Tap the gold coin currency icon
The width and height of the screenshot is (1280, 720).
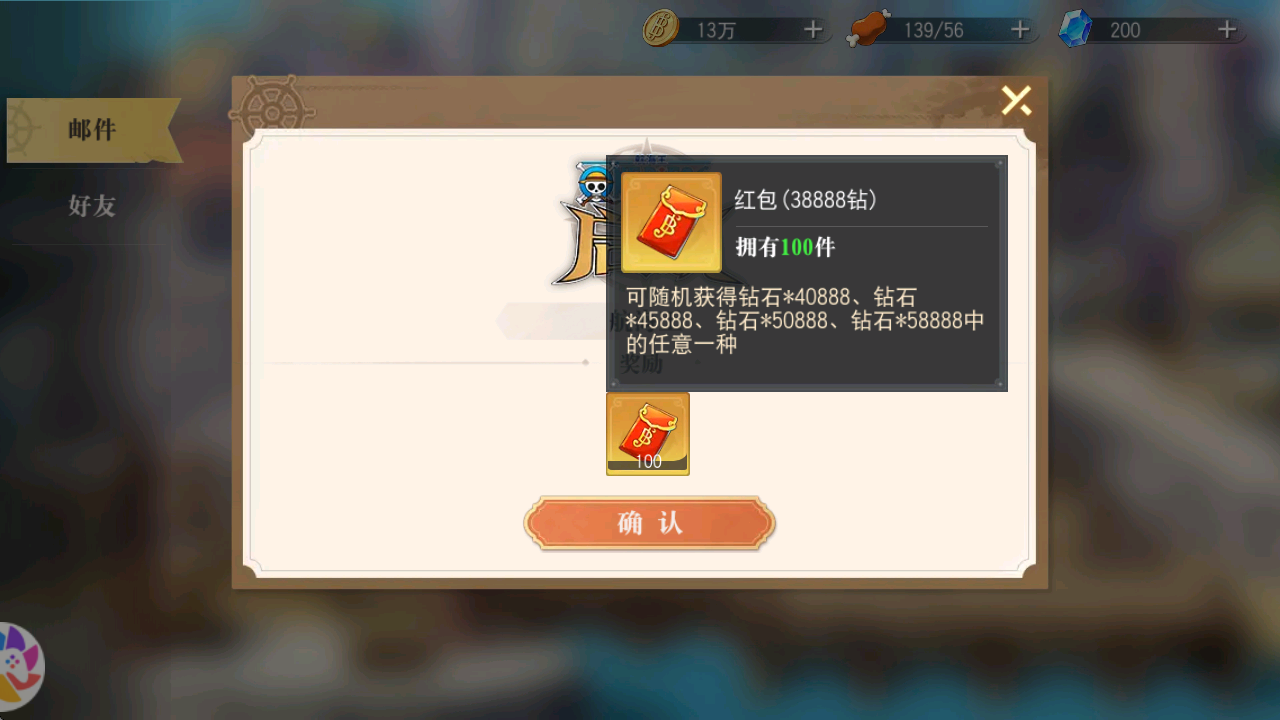point(663,29)
